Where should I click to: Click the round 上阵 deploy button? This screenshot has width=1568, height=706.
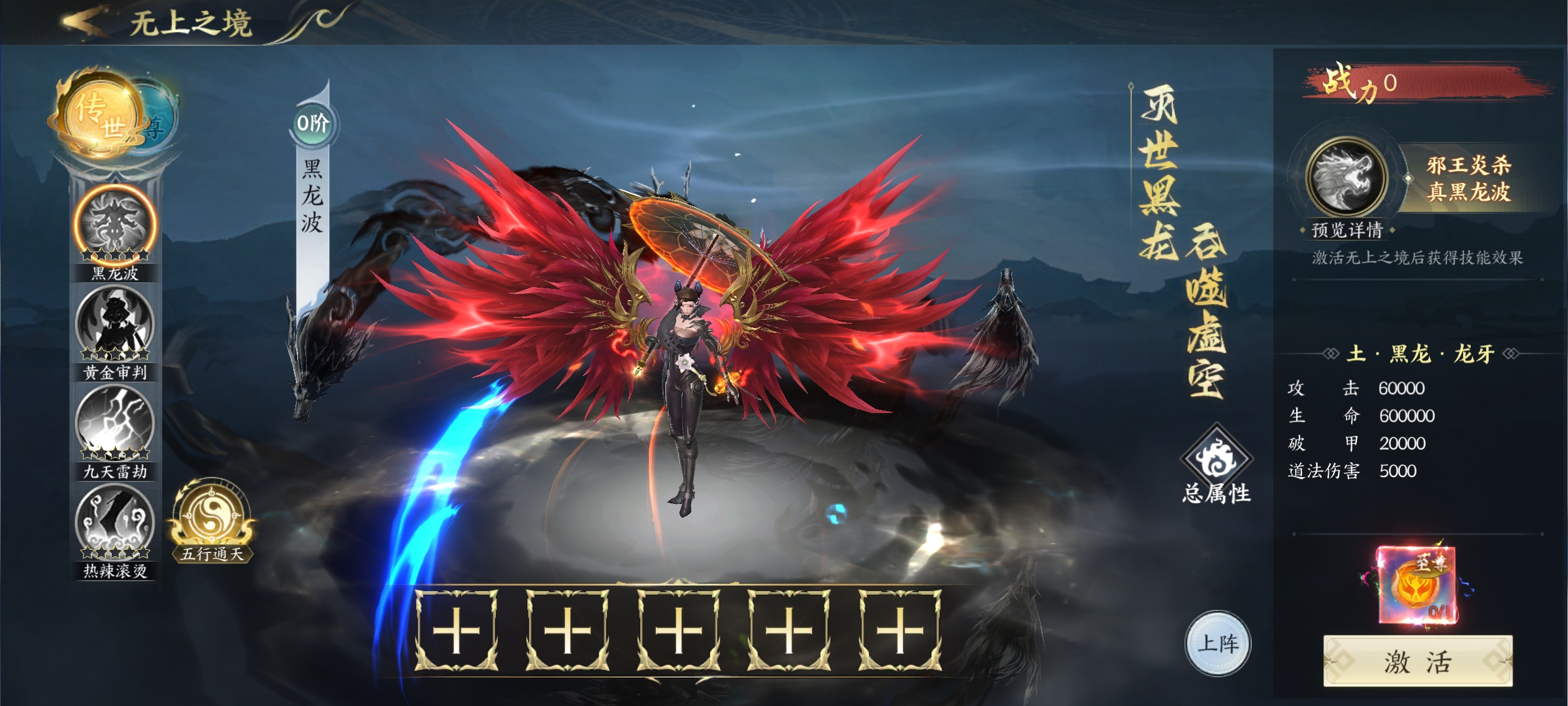pyautogui.click(x=1217, y=643)
